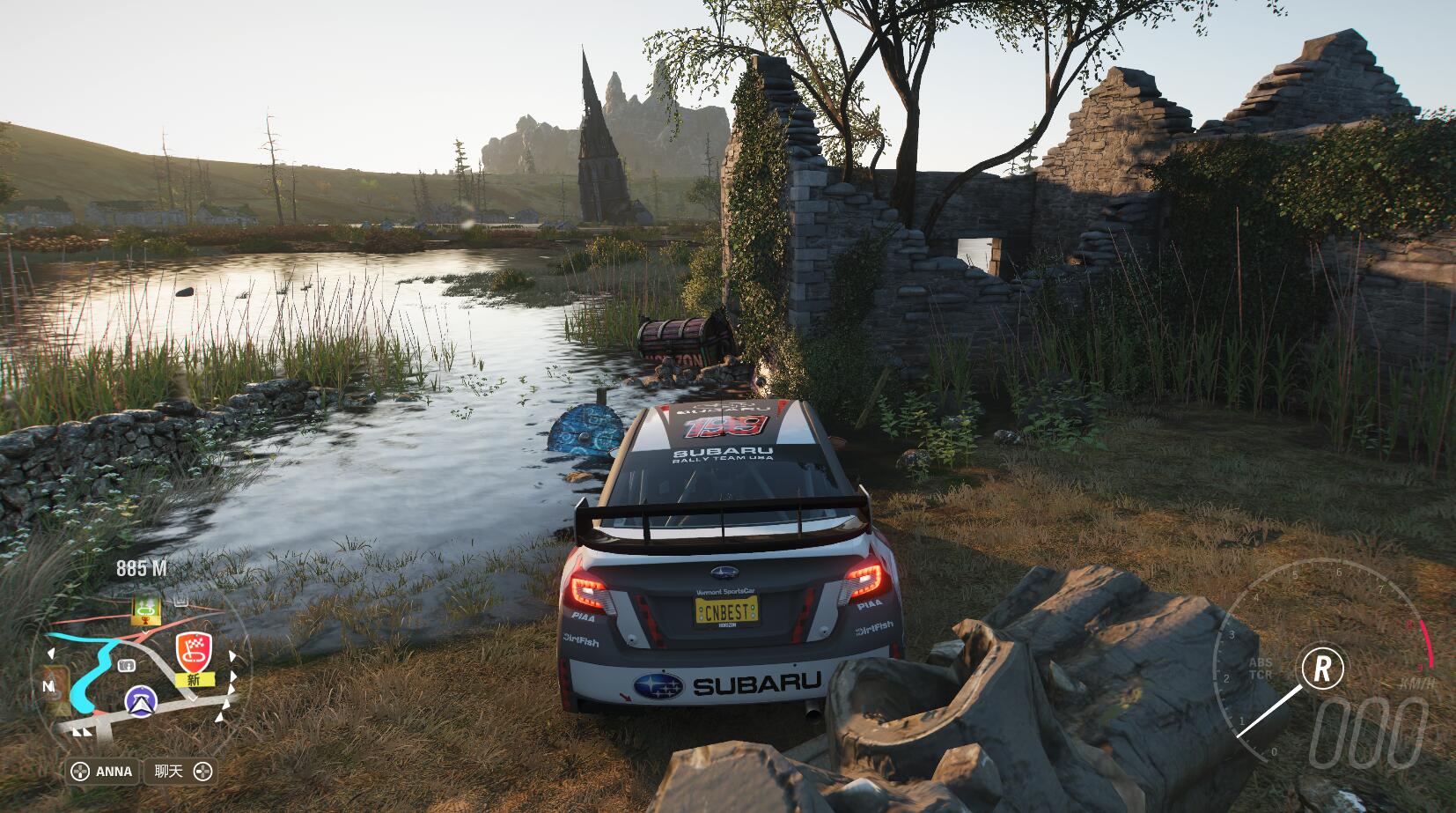Click the purple player position marker on minimap

pyautogui.click(x=140, y=699)
